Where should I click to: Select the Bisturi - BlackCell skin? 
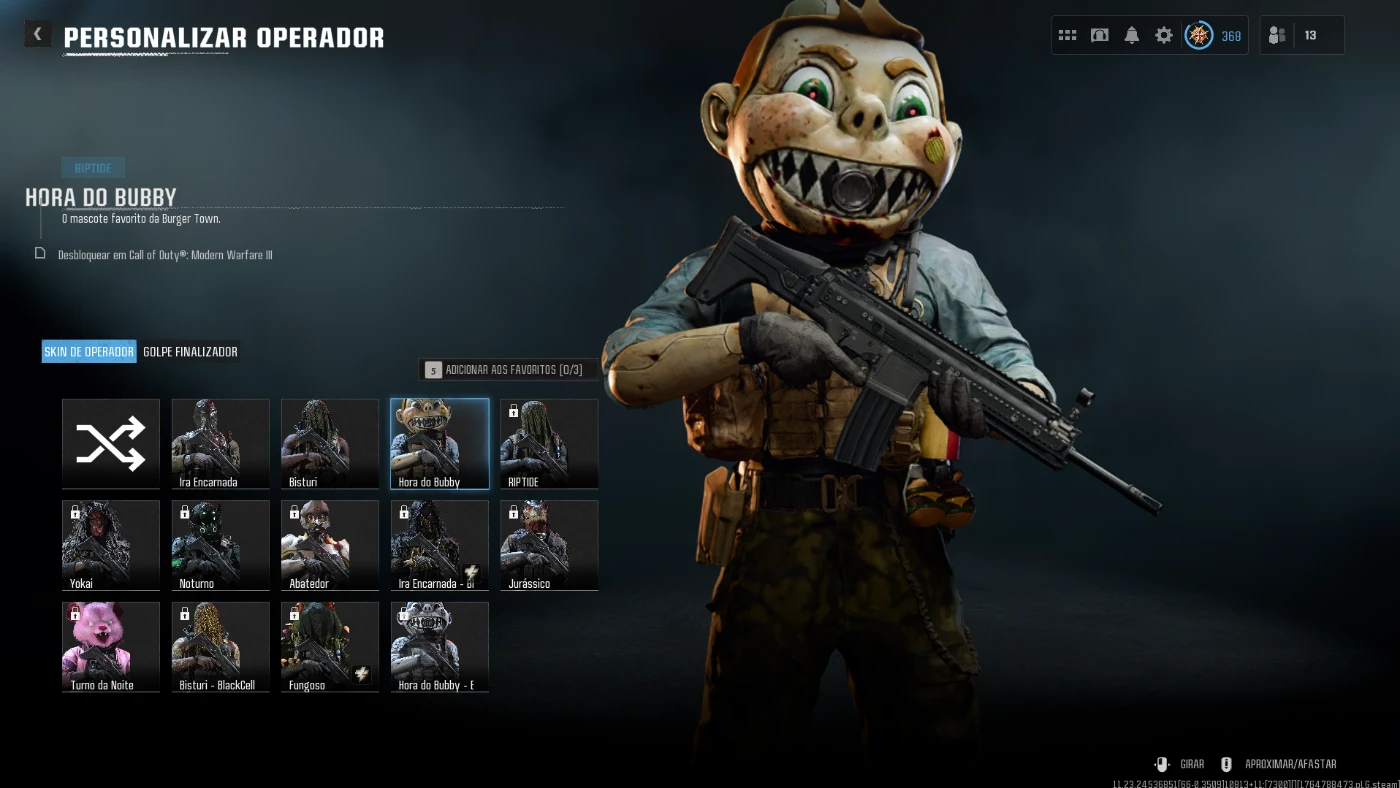coord(220,647)
